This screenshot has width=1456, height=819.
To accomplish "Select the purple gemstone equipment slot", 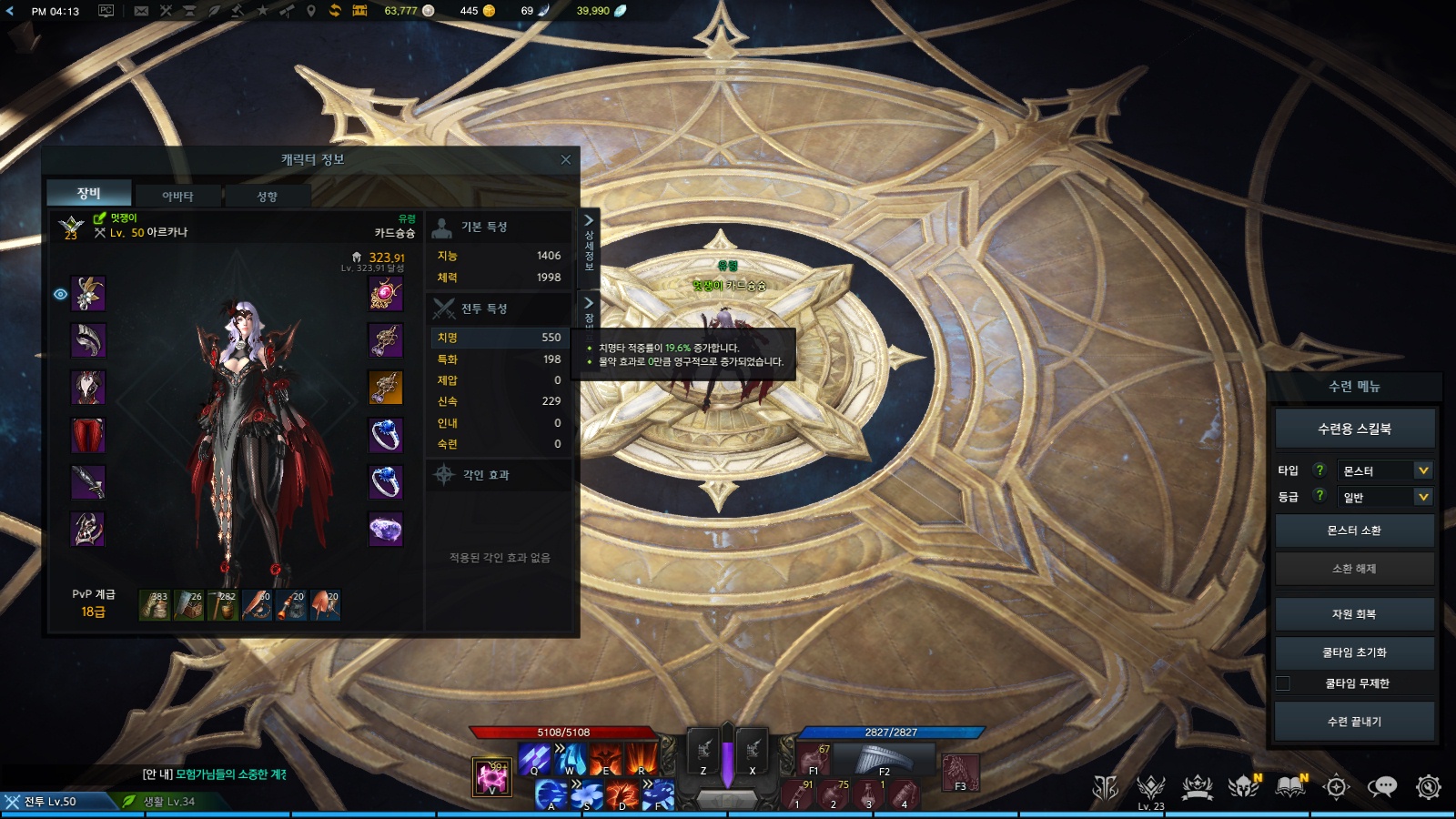I will [386, 529].
